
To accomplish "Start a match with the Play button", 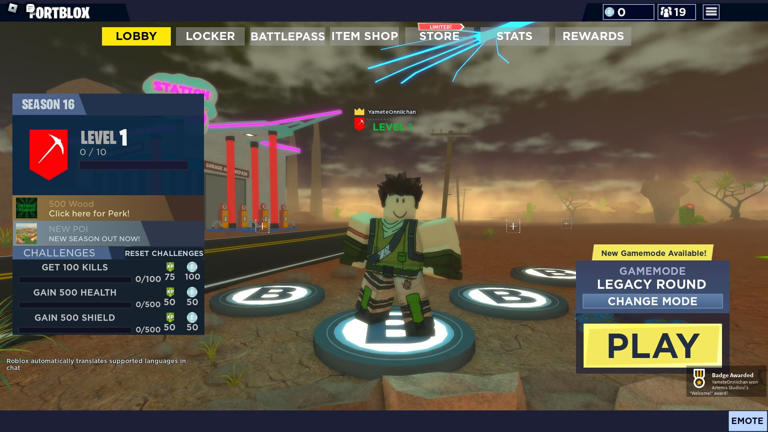I will (652, 346).
